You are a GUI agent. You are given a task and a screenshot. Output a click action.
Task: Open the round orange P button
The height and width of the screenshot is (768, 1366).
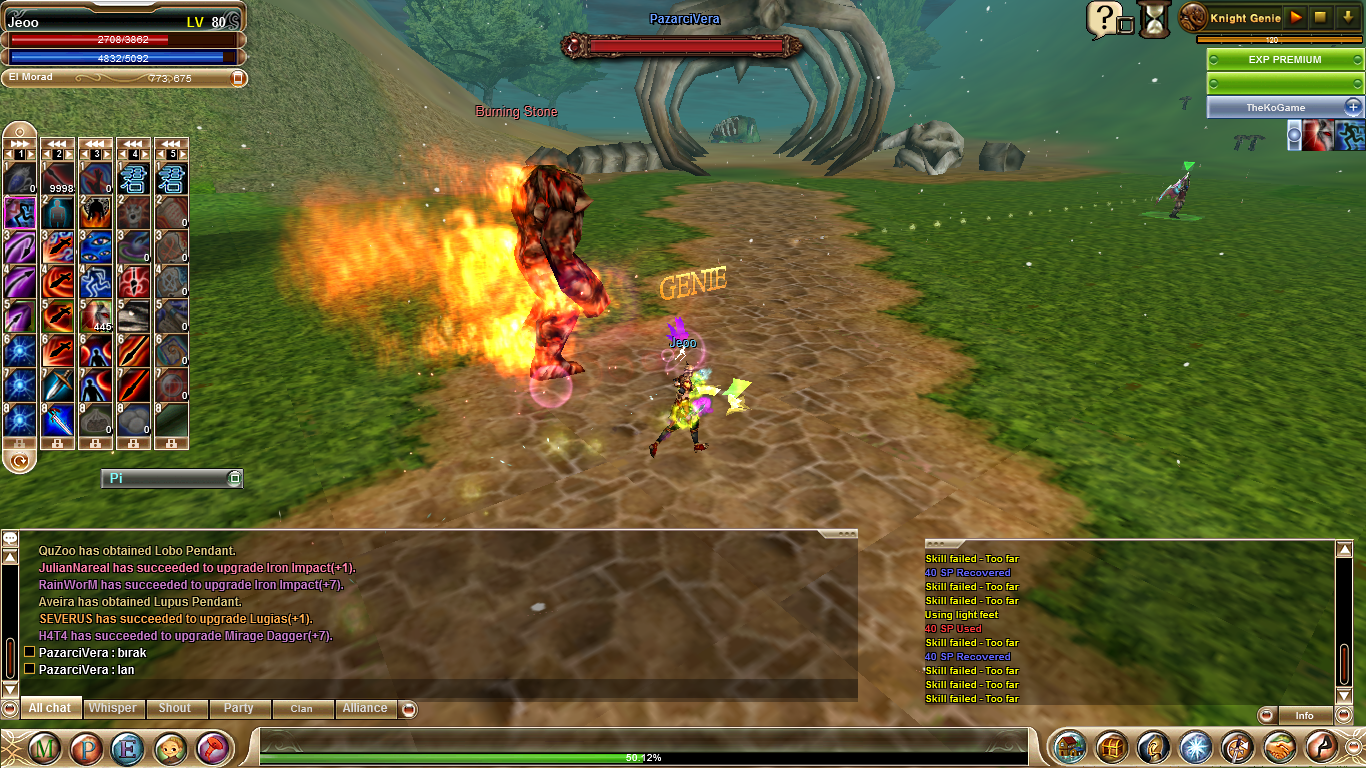click(x=85, y=748)
